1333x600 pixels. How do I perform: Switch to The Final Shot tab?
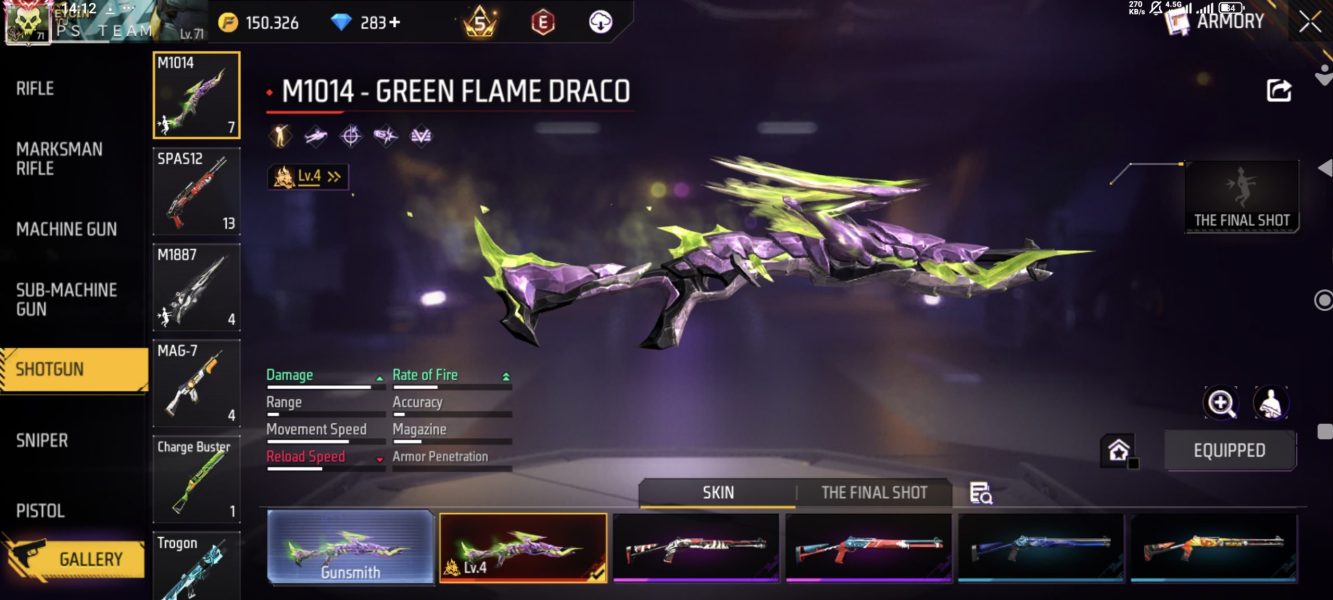pyautogui.click(x=874, y=492)
